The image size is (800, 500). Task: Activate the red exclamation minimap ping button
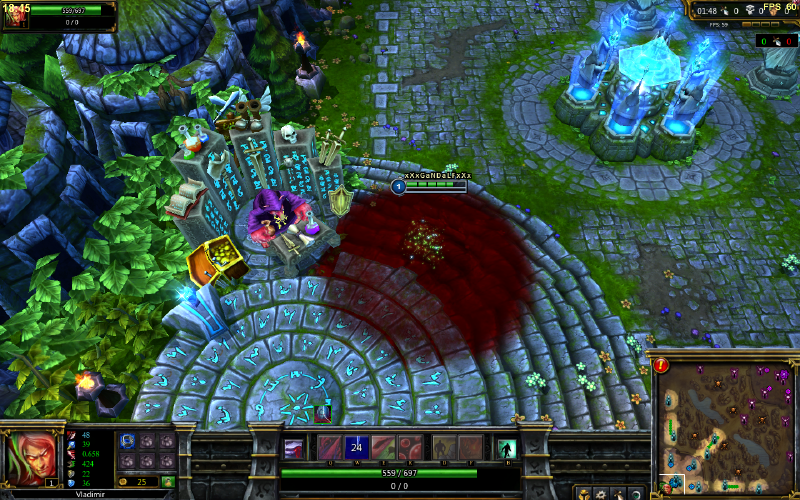661,365
